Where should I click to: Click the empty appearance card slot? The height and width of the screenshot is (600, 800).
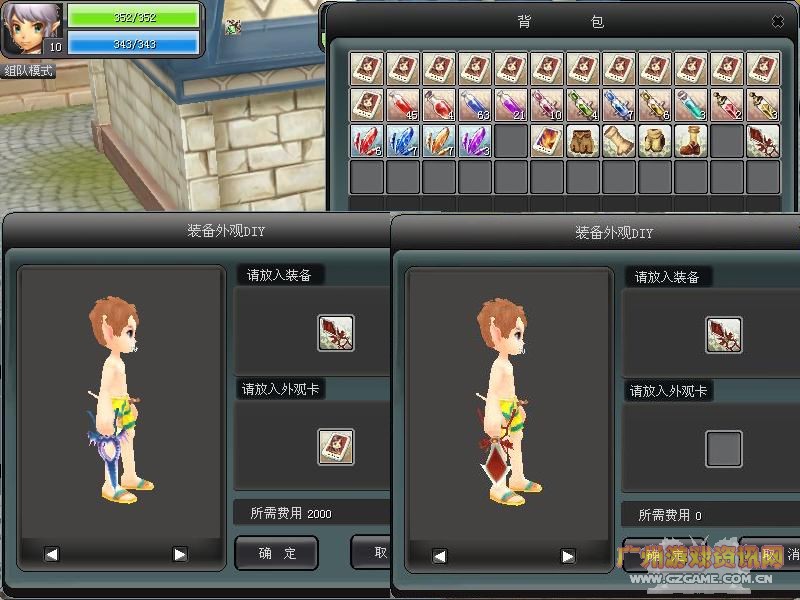coord(724,449)
